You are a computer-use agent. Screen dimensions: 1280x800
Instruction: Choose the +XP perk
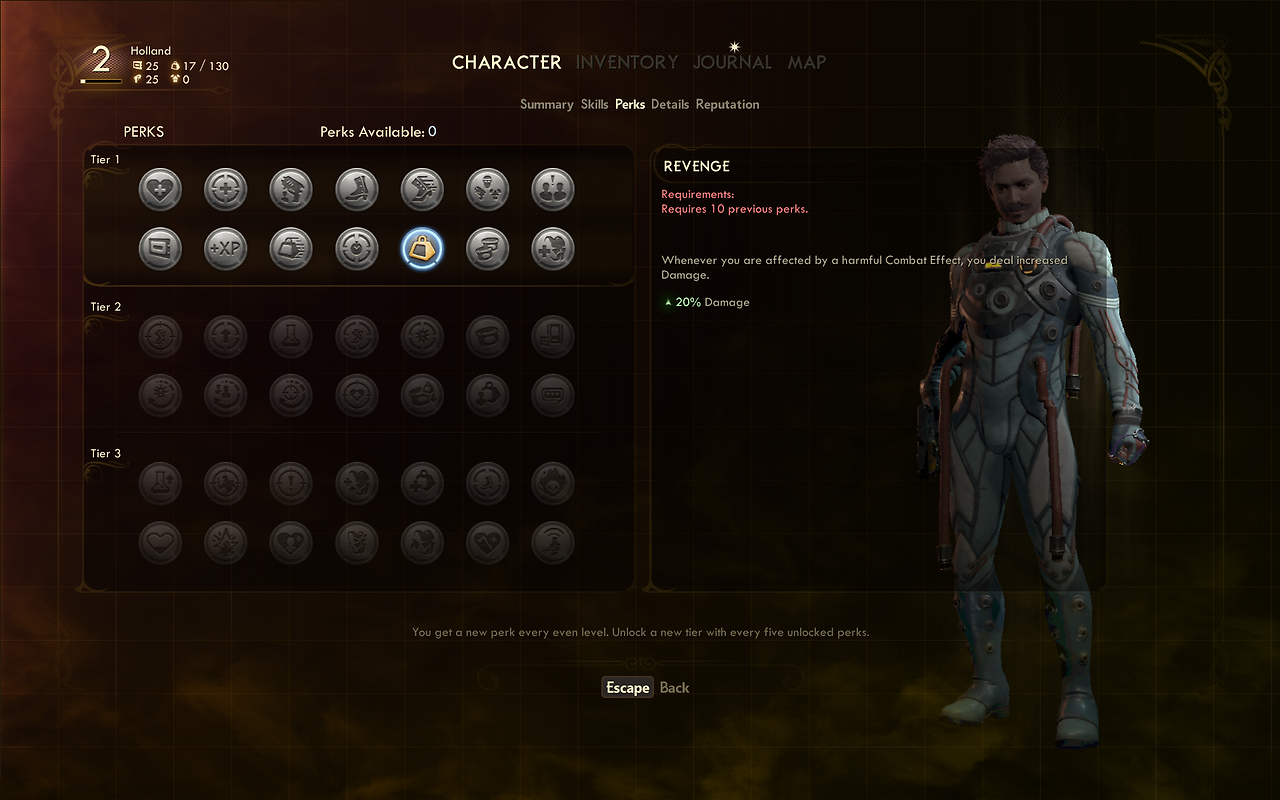tap(225, 249)
